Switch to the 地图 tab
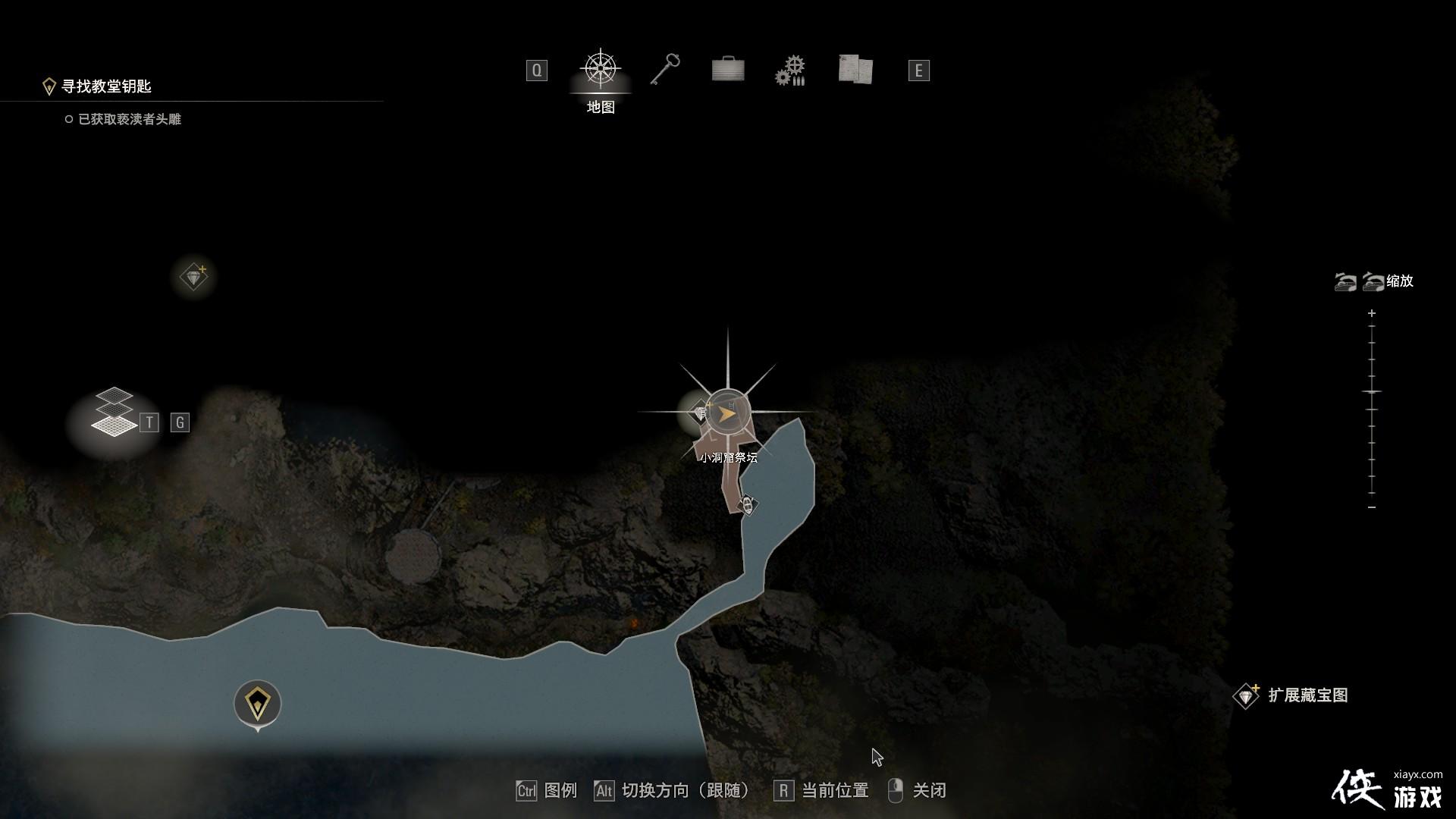 (x=601, y=107)
